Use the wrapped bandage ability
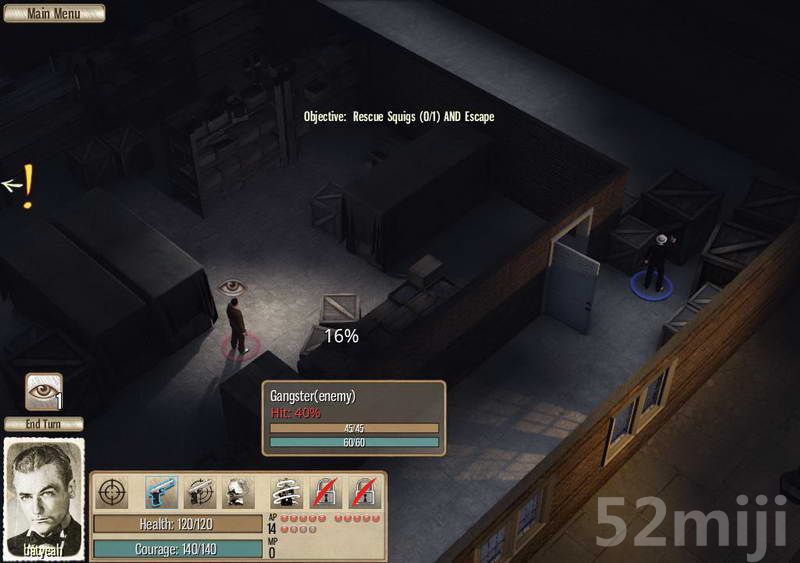This screenshot has width=800, height=563. 288,492
